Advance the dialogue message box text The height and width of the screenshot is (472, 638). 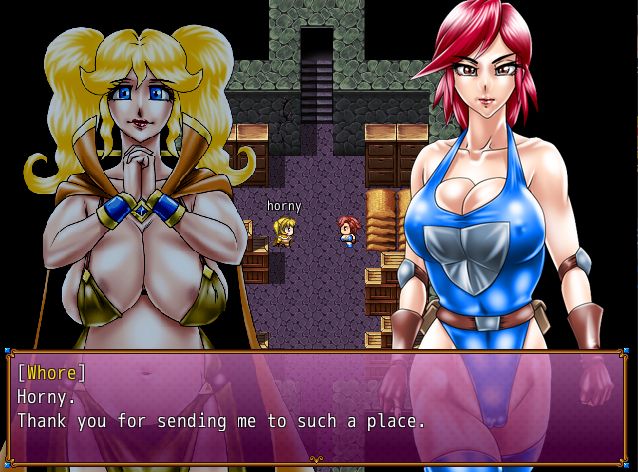[x=318, y=406]
